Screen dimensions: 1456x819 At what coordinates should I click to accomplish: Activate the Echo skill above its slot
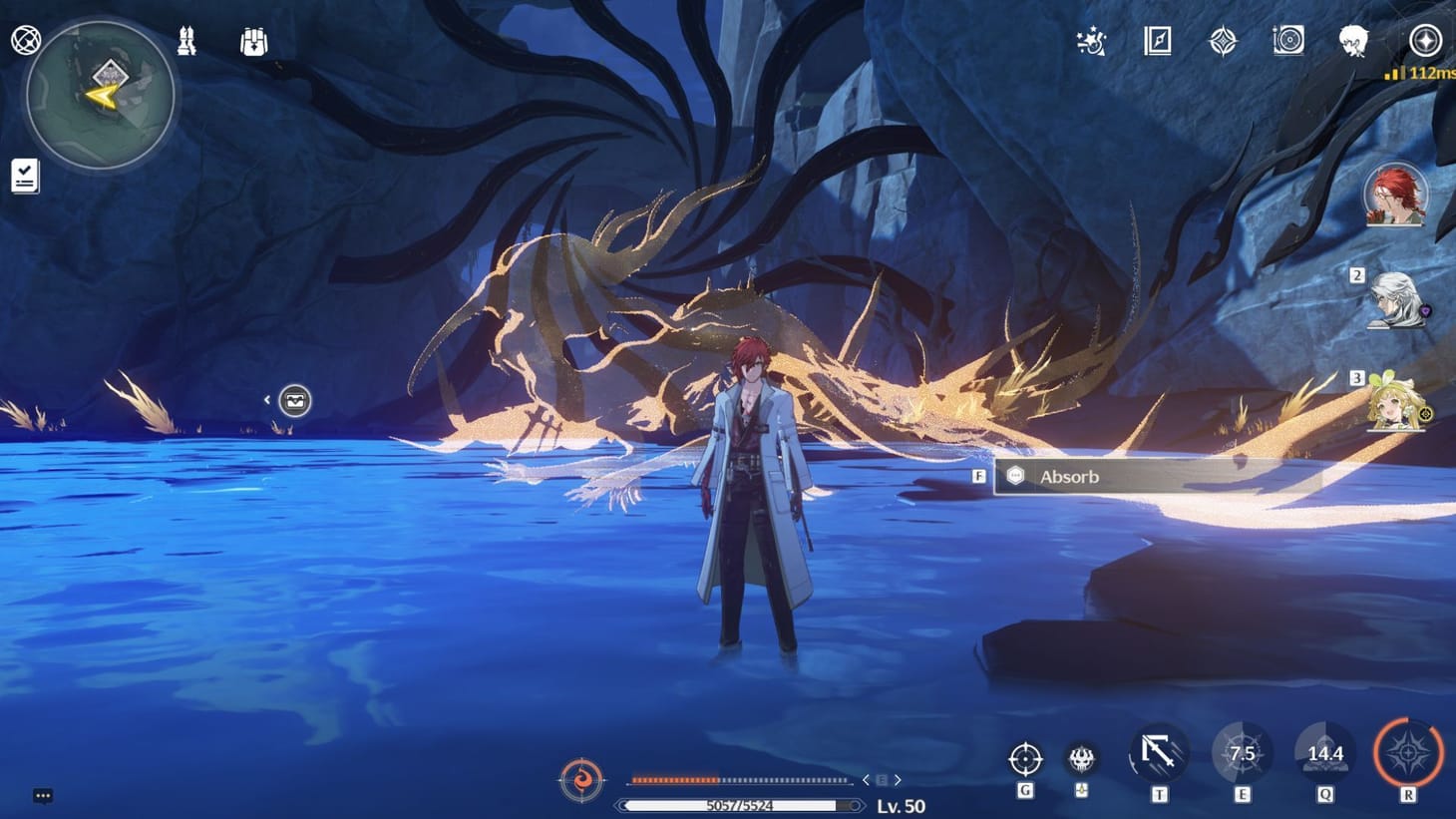click(x=1081, y=756)
